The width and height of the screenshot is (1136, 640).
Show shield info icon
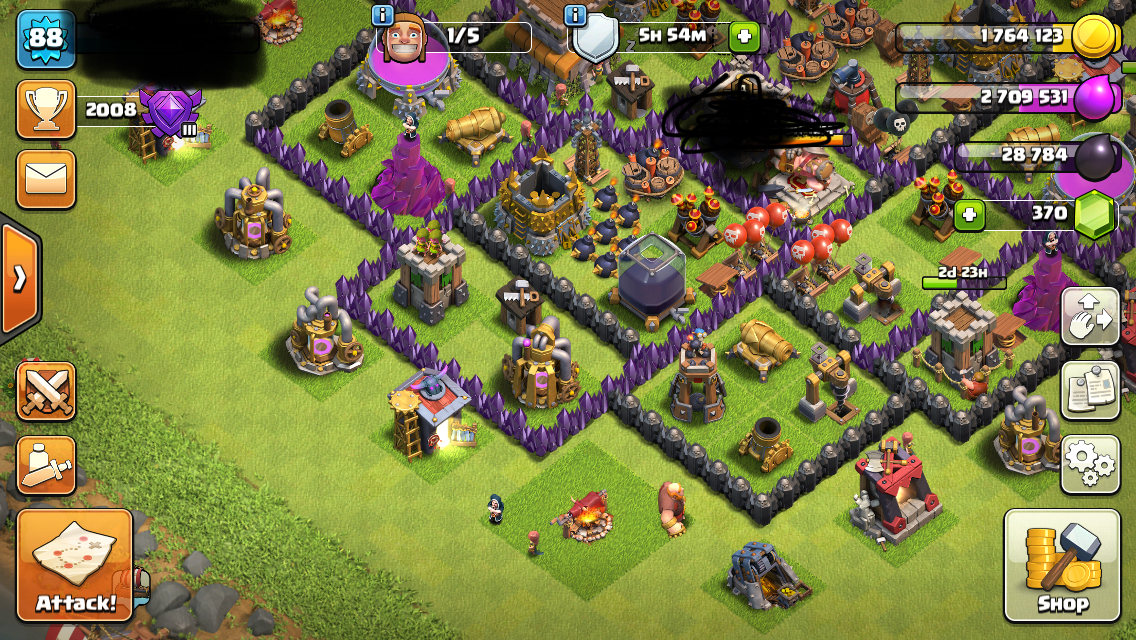[x=575, y=15]
